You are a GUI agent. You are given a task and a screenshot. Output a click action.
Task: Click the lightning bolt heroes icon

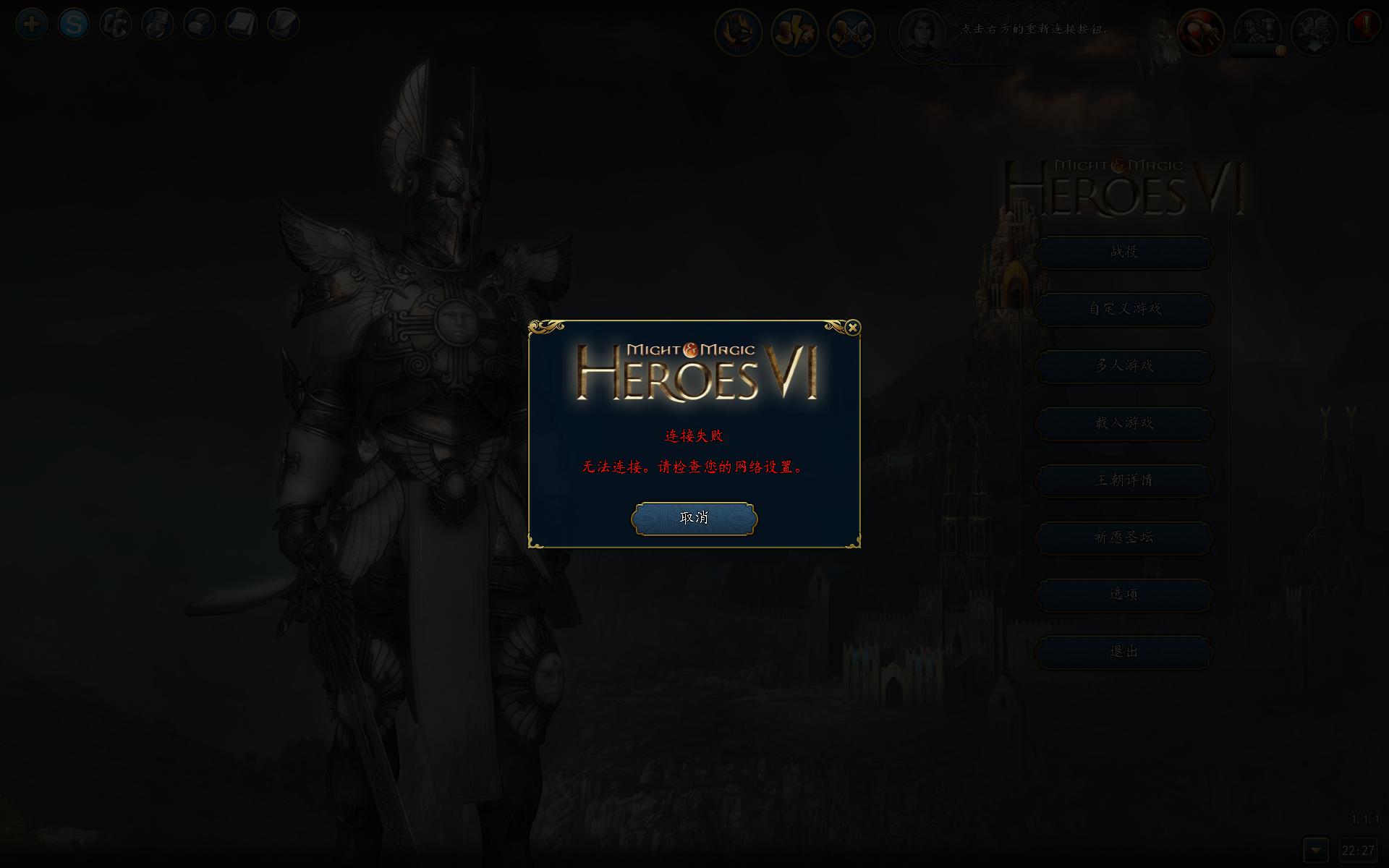[794, 33]
